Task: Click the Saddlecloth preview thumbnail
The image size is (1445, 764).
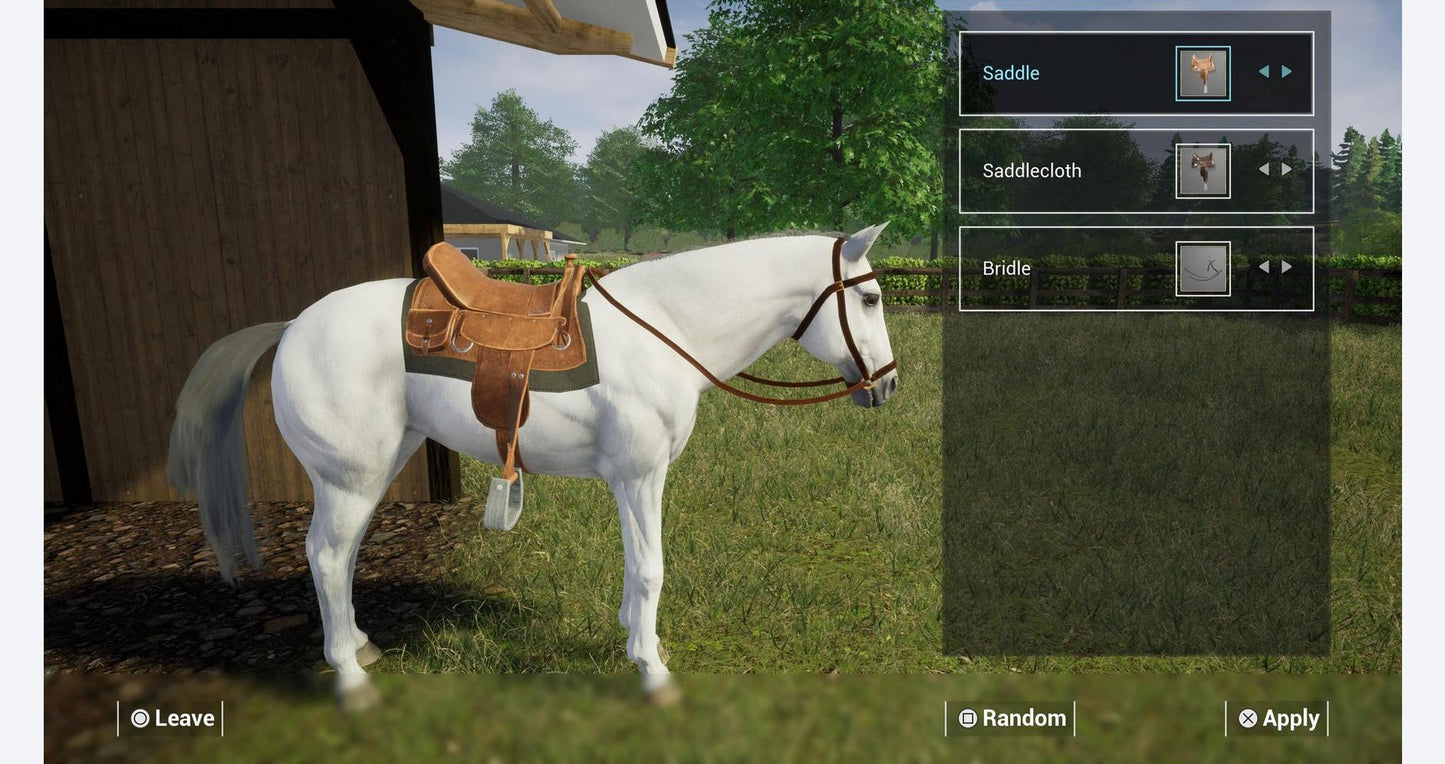Action: (x=1203, y=171)
